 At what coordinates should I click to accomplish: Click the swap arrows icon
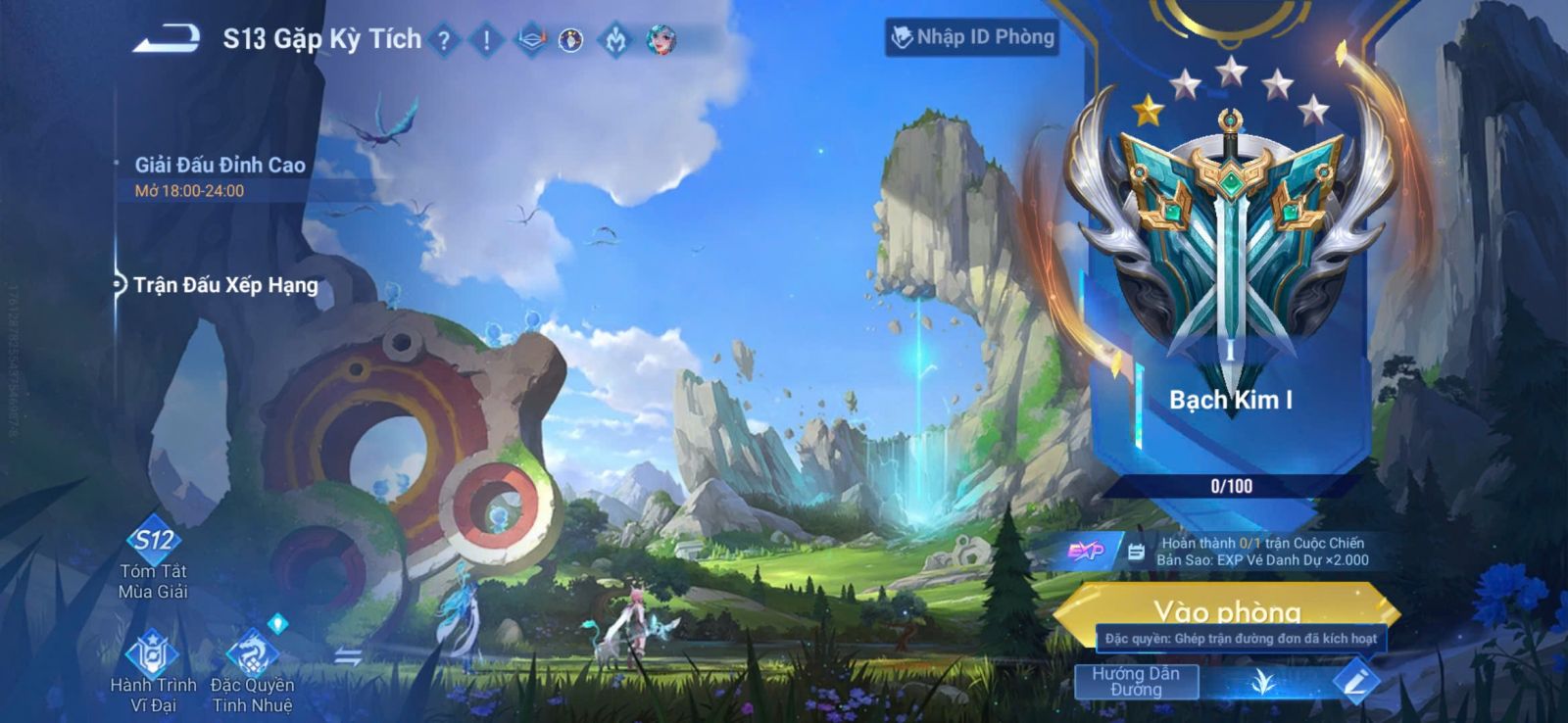348,656
